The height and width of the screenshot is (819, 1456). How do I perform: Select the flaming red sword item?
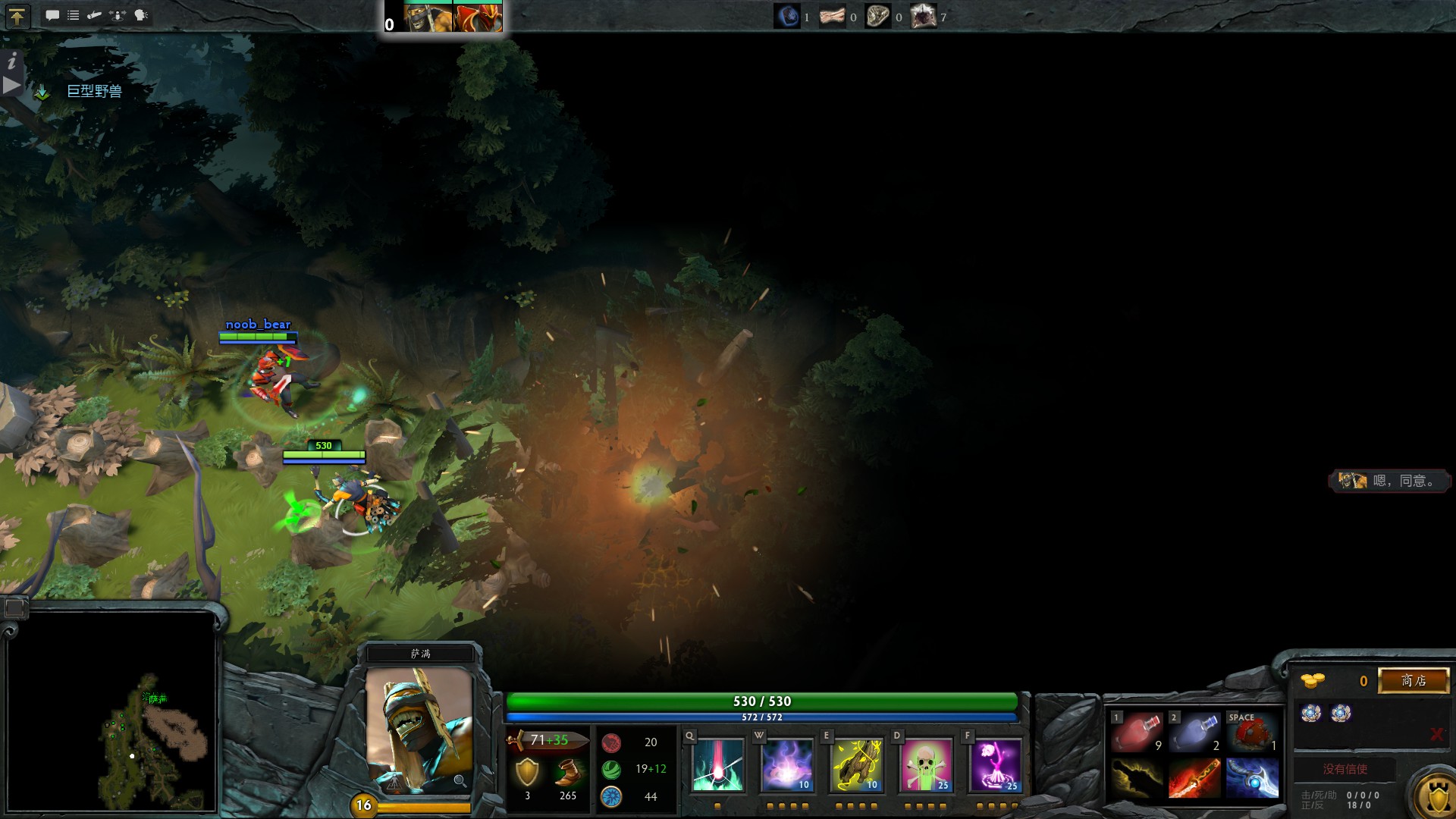1194,779
